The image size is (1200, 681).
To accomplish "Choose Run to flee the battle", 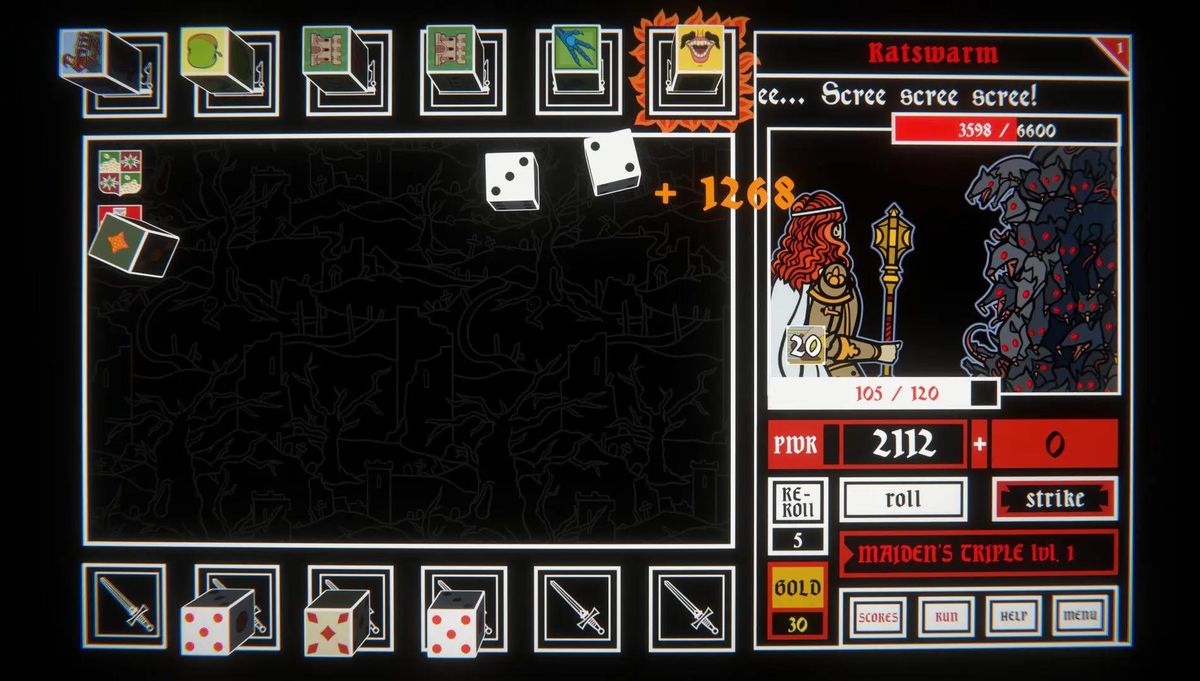I will (946, 616).
